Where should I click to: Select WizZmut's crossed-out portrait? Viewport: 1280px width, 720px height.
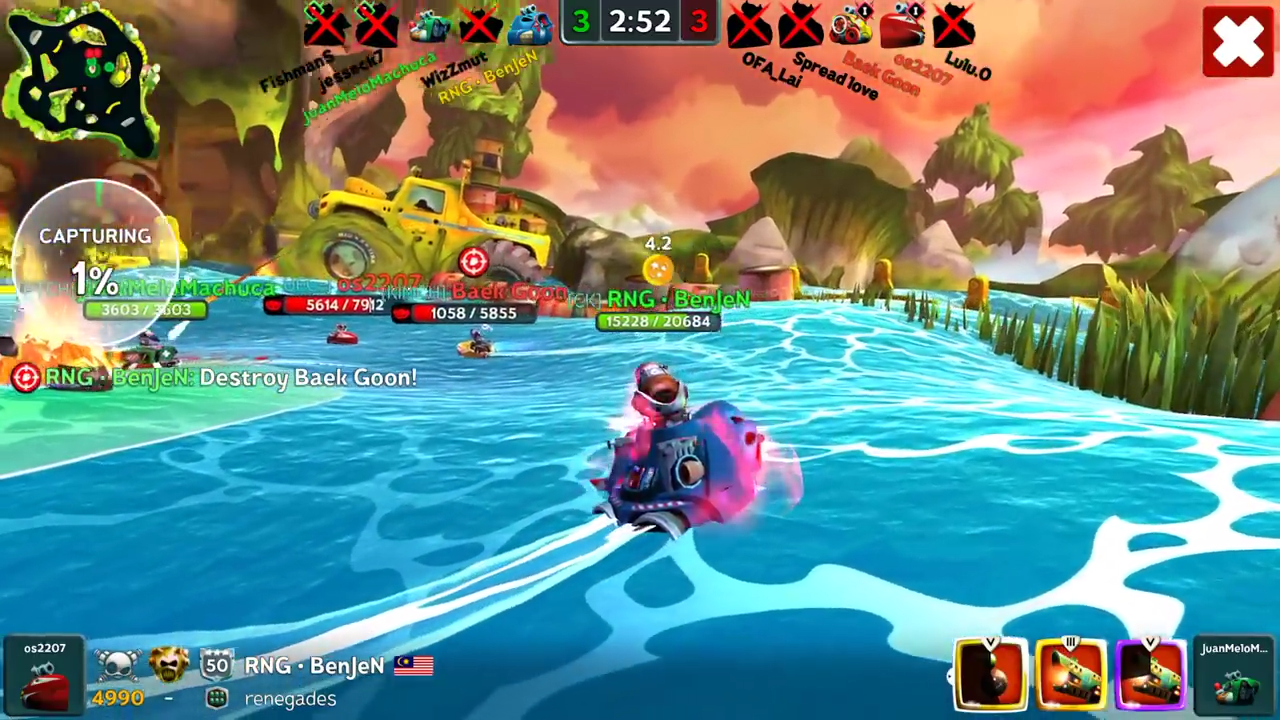[x=480, y=25]
